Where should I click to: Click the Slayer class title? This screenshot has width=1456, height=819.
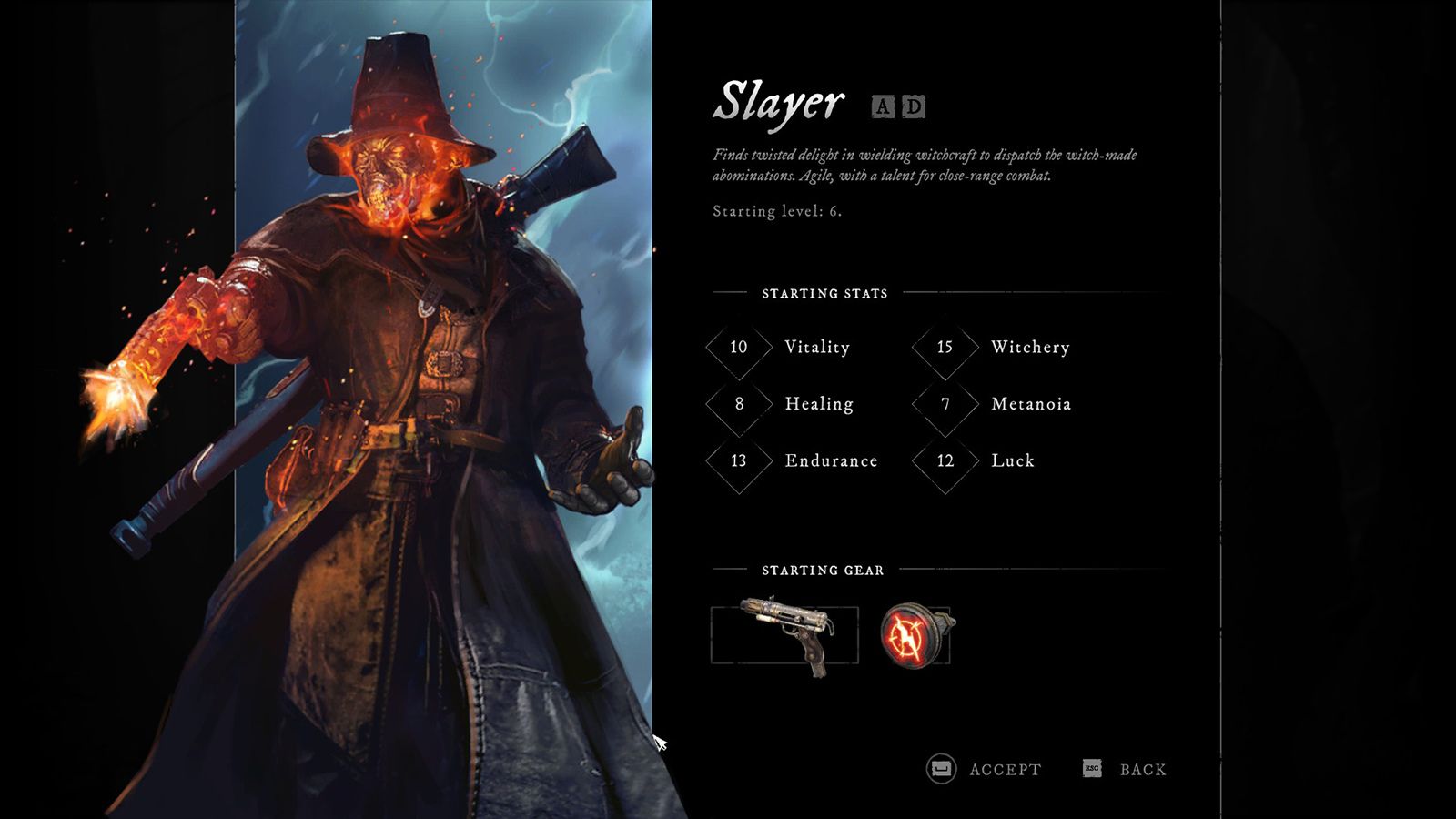point(780,102)
